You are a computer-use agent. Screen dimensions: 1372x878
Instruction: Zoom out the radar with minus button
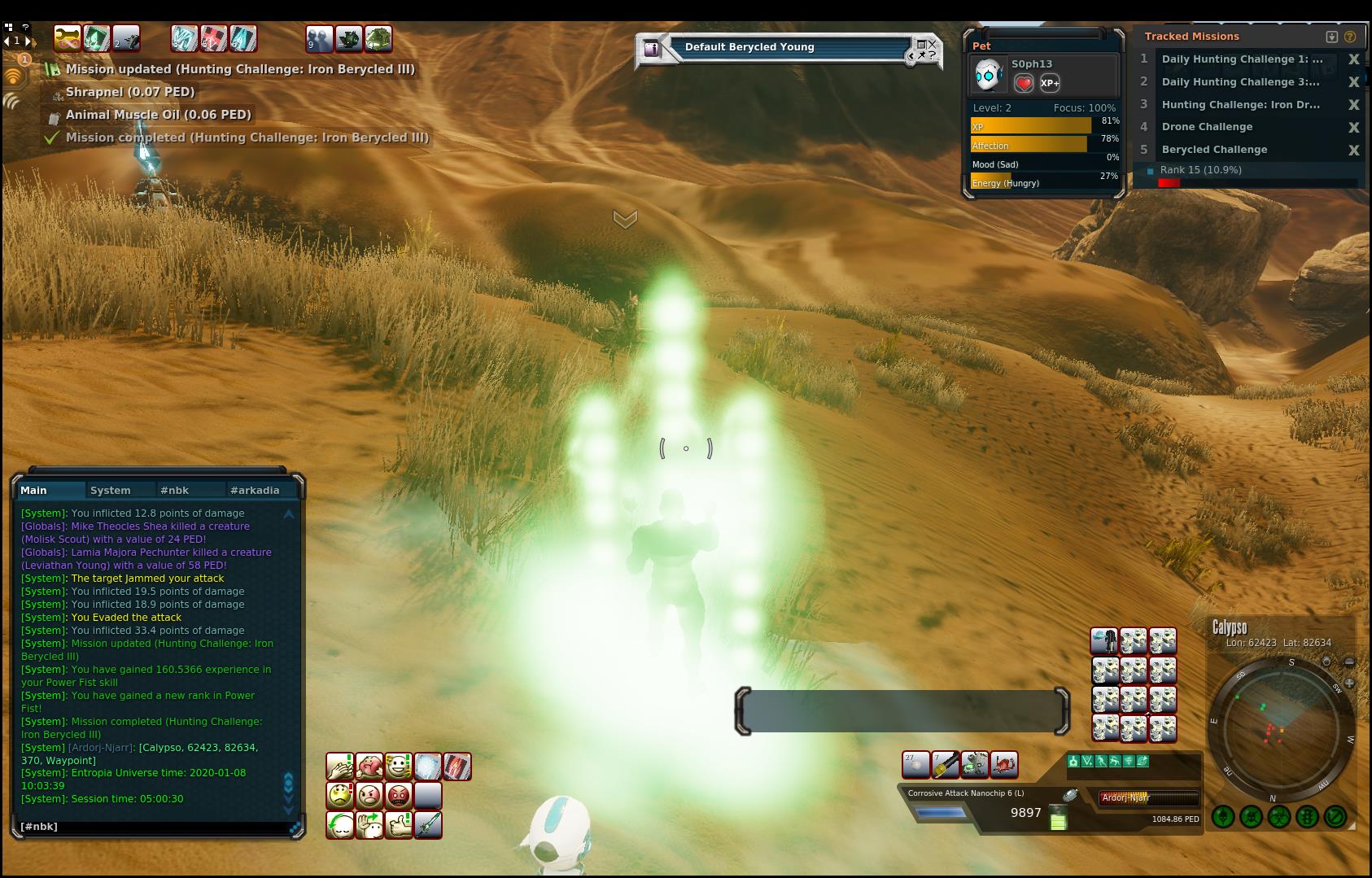coord(1349,662)
